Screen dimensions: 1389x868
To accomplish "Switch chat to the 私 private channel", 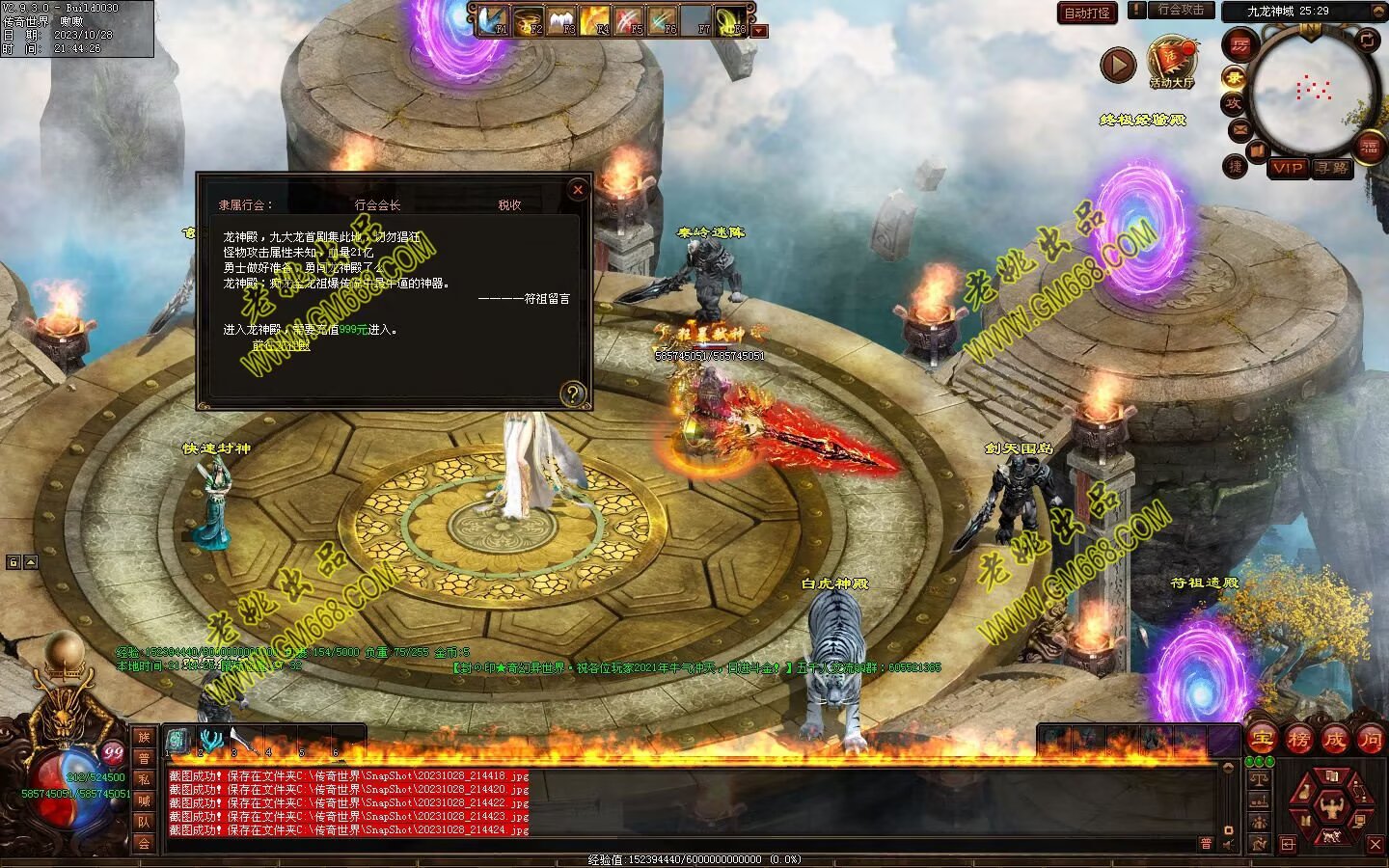I will (x=144, y=779).
